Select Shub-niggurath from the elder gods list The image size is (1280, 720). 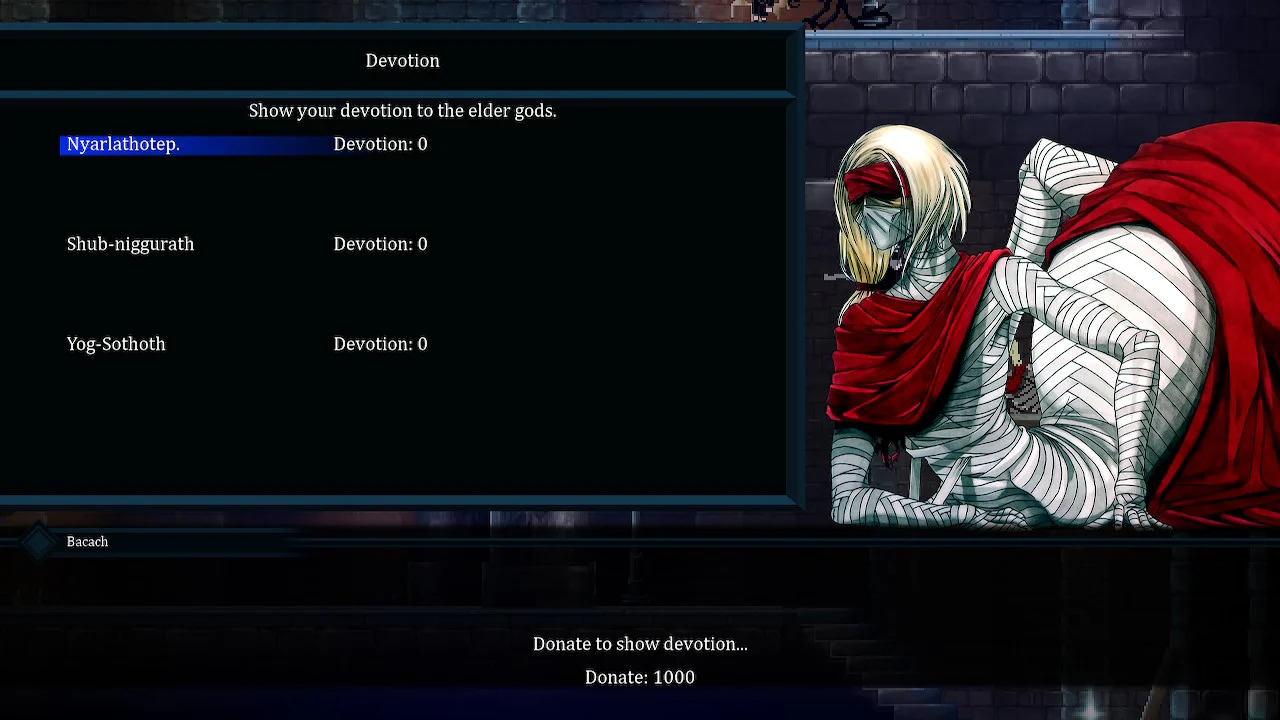pos(130,244)
